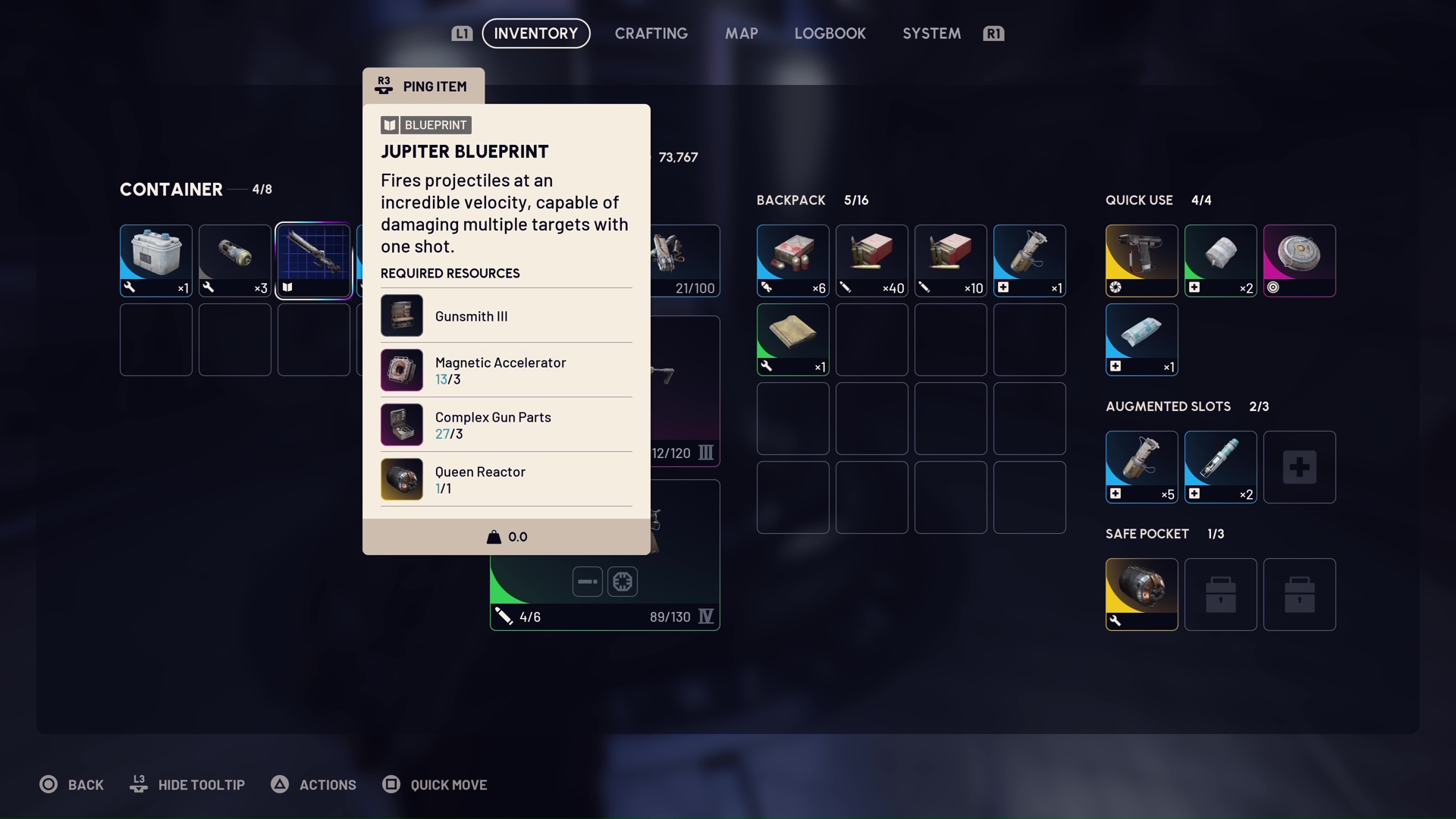Click the injector with x5 in Augmented Slots
1456x819 pixels.
coord(1141,466)
